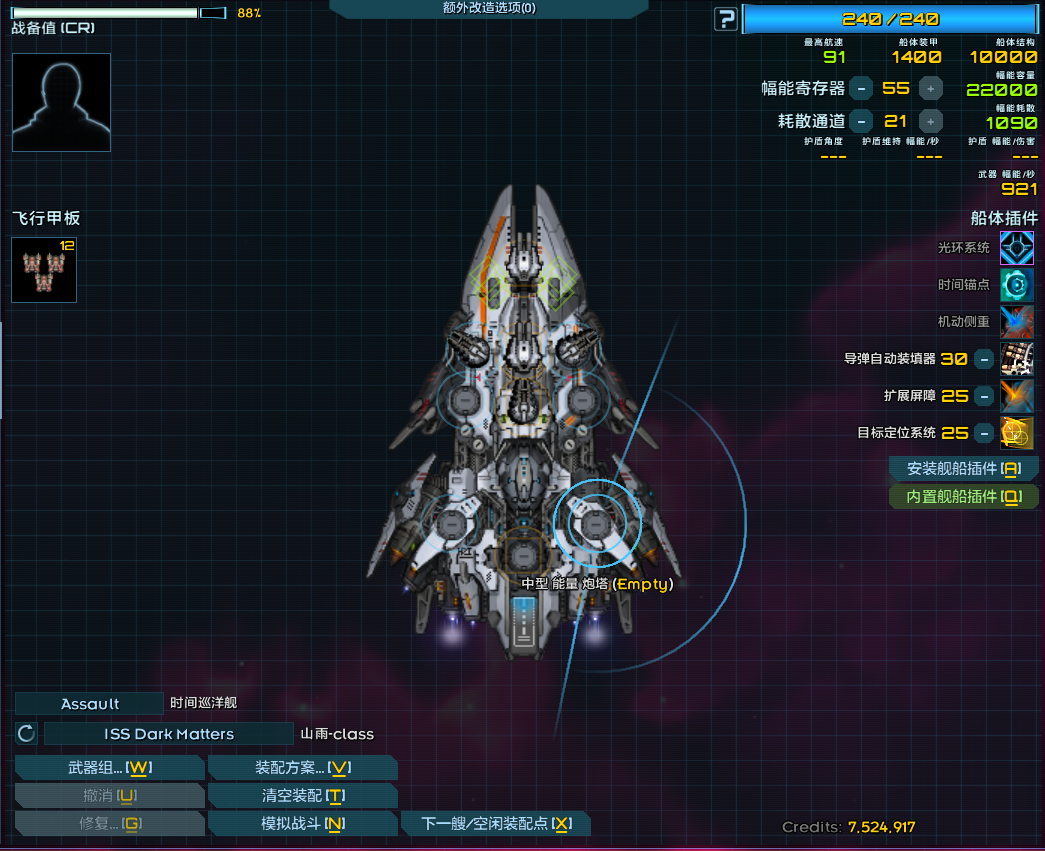Open the 武器组 weapon groups panel
The height and width of the screenshot is (851, 1045).
click(x=110, y=767)
